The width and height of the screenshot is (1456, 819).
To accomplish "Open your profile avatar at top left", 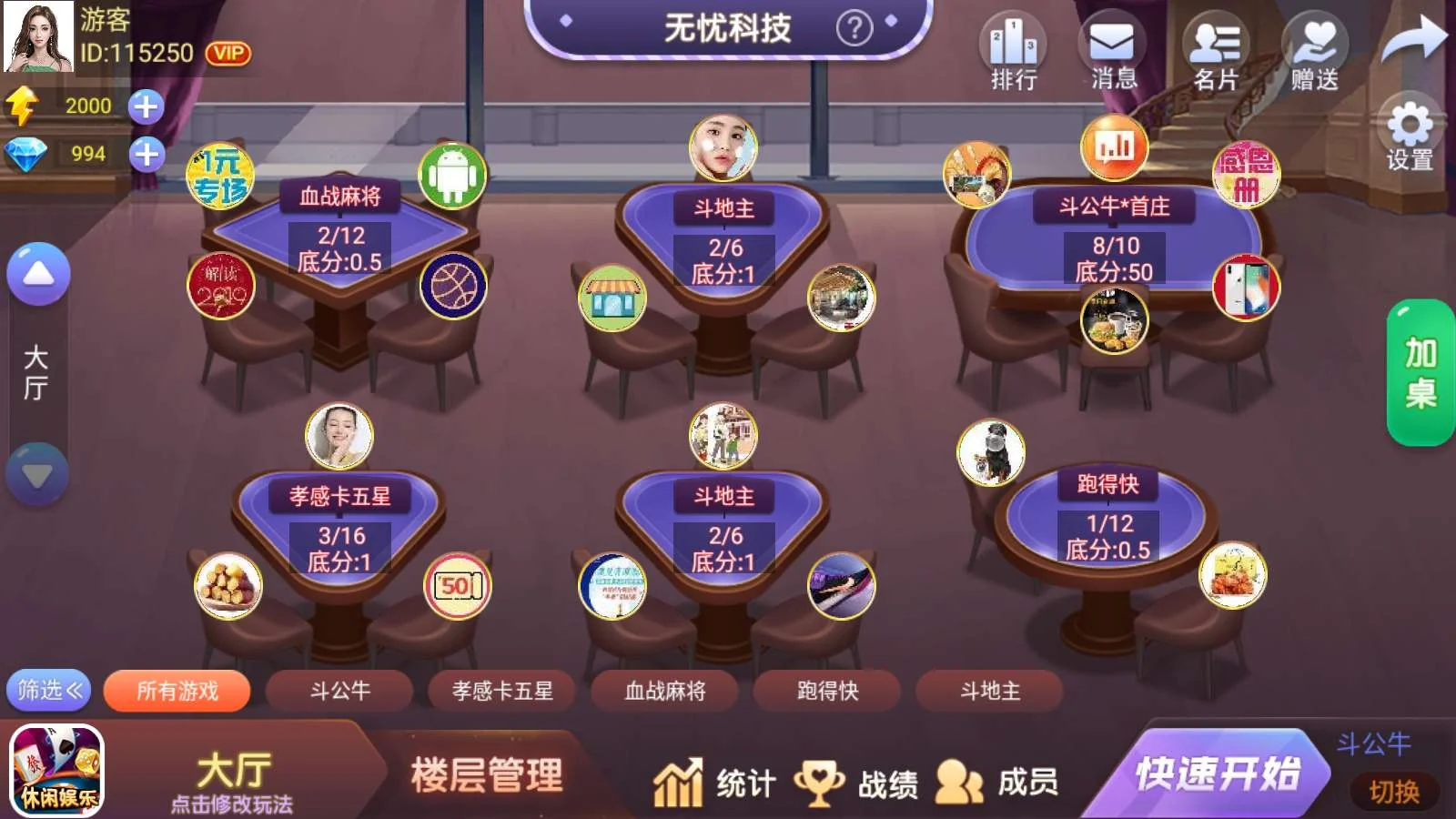I will (x=36, y=38).
